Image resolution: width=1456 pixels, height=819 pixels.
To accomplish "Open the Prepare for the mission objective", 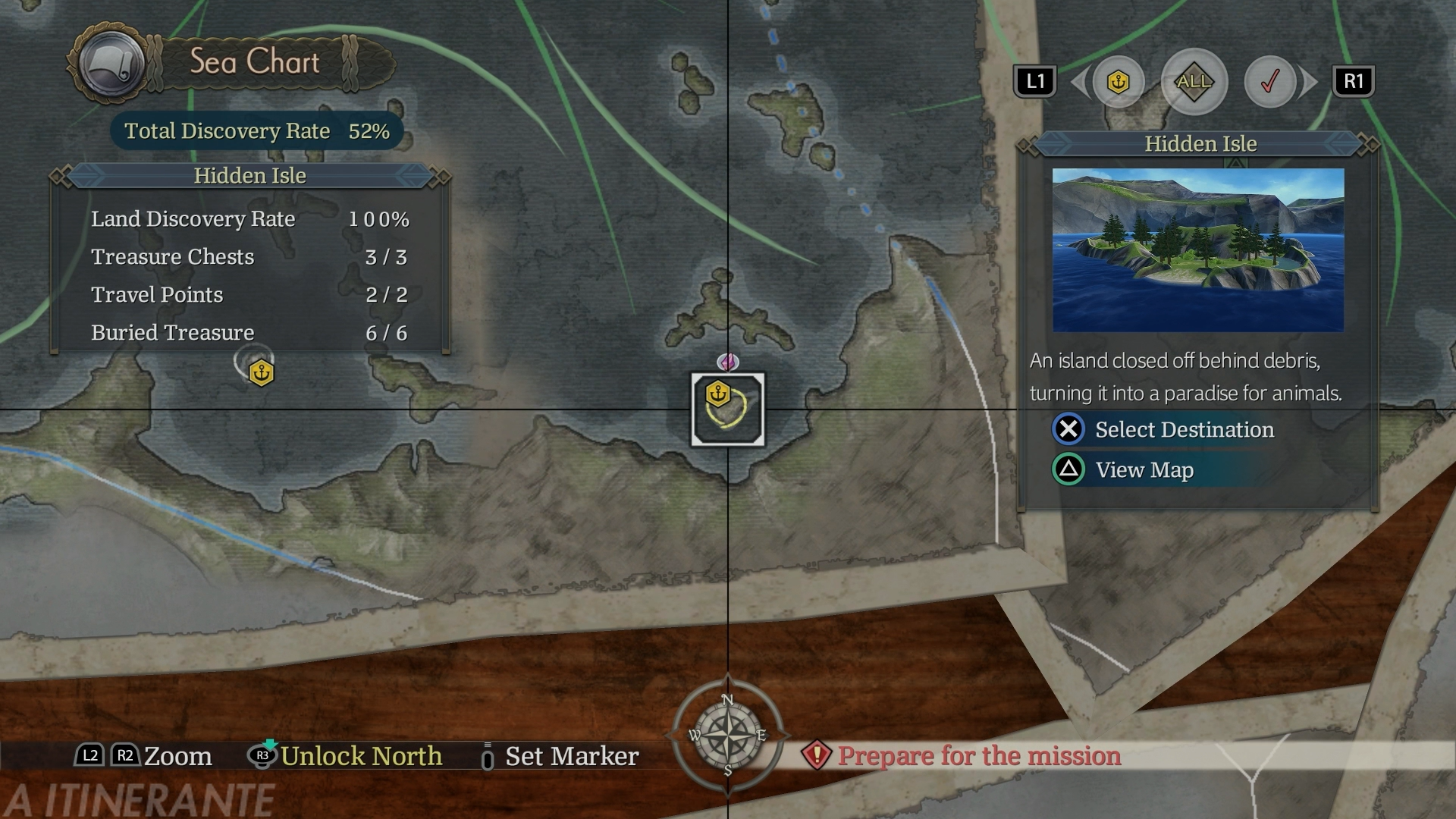I will [x=978, y=756].
